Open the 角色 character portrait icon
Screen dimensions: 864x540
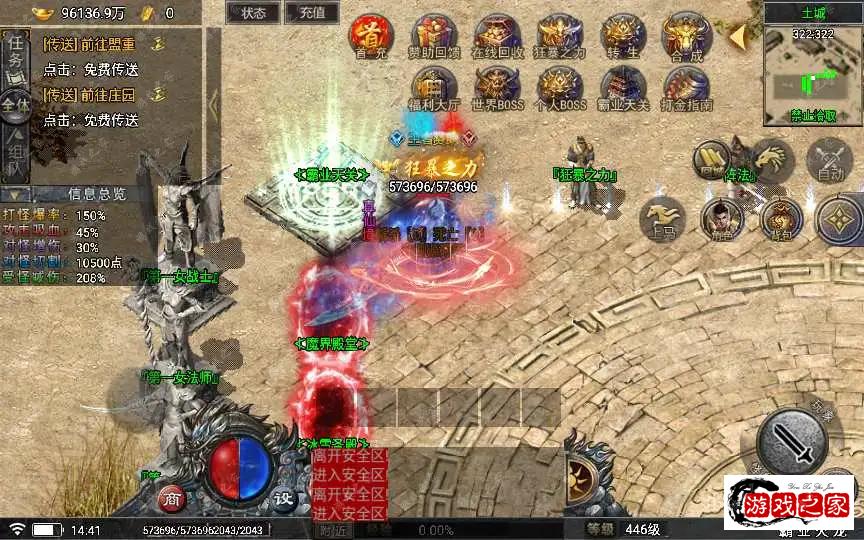[x=721, y=219]
